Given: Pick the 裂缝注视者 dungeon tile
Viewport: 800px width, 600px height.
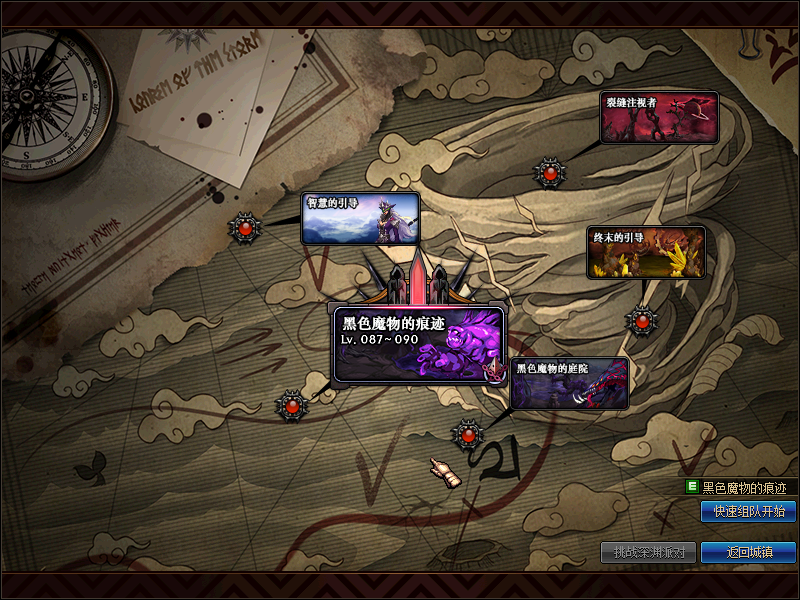Looking at the screenshot, I should (x=659, y=118).
